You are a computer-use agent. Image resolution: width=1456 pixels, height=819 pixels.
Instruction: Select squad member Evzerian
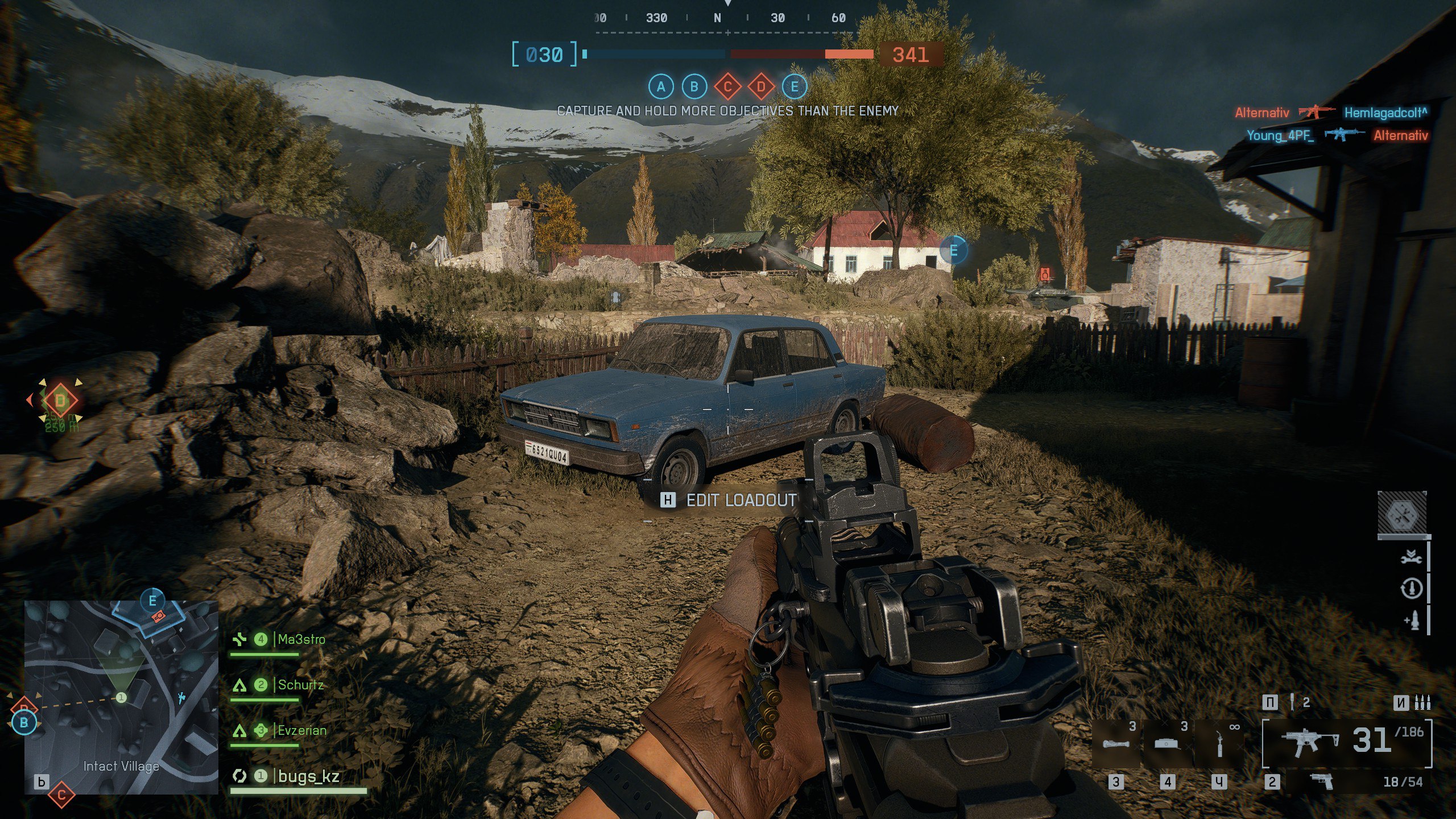pos(301,730)
